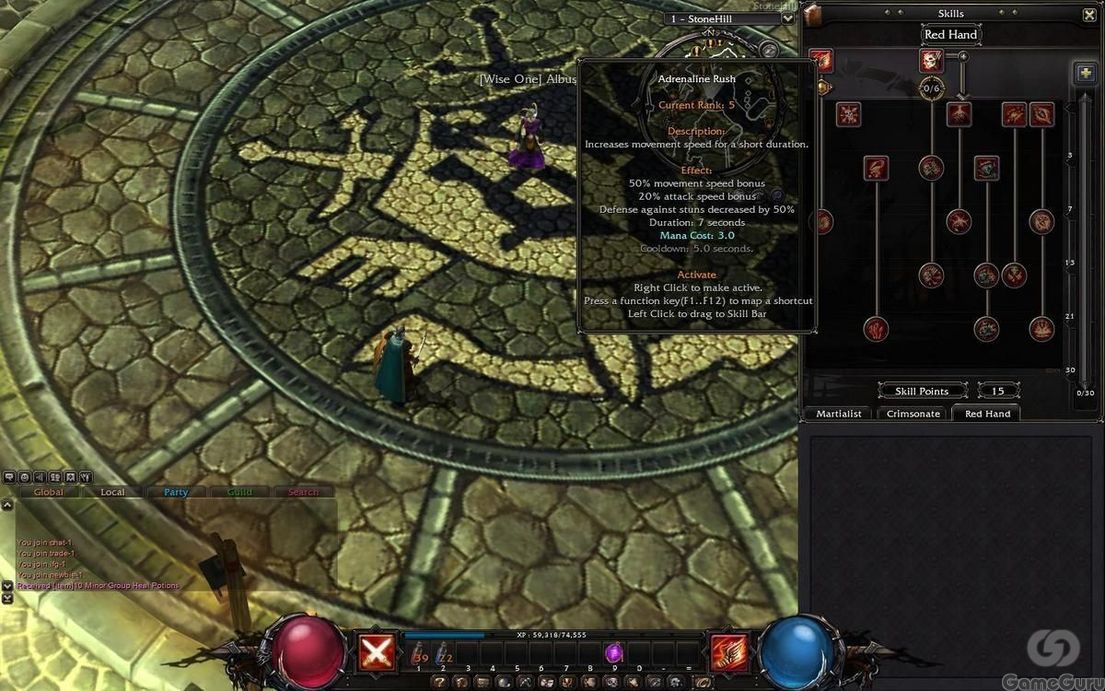This screenshot has height=691, width=1105.
Task: Open the Party chat tab
Action: pos(176,492)
